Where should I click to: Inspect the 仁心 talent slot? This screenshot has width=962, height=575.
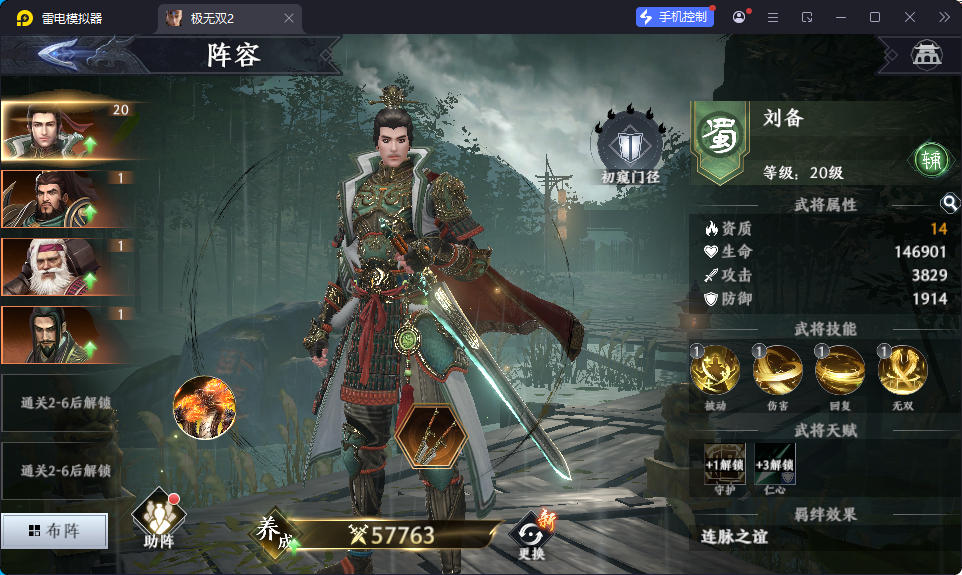tap(775, 465)
